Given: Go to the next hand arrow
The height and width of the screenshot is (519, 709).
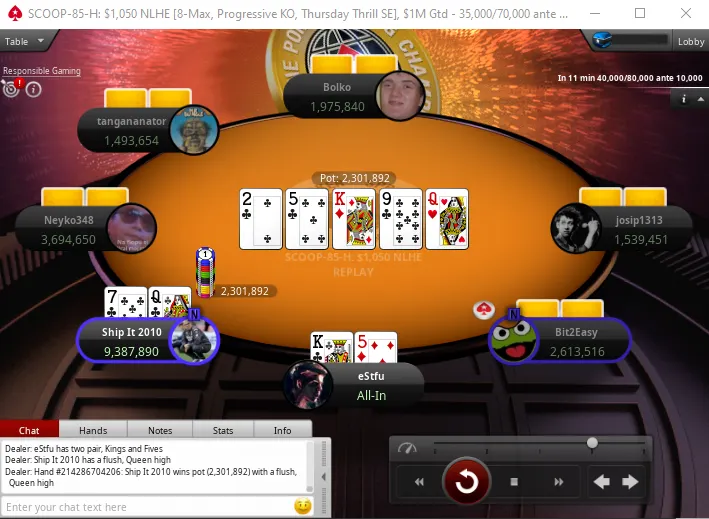Looking at the screenshot, I should 630,482.
